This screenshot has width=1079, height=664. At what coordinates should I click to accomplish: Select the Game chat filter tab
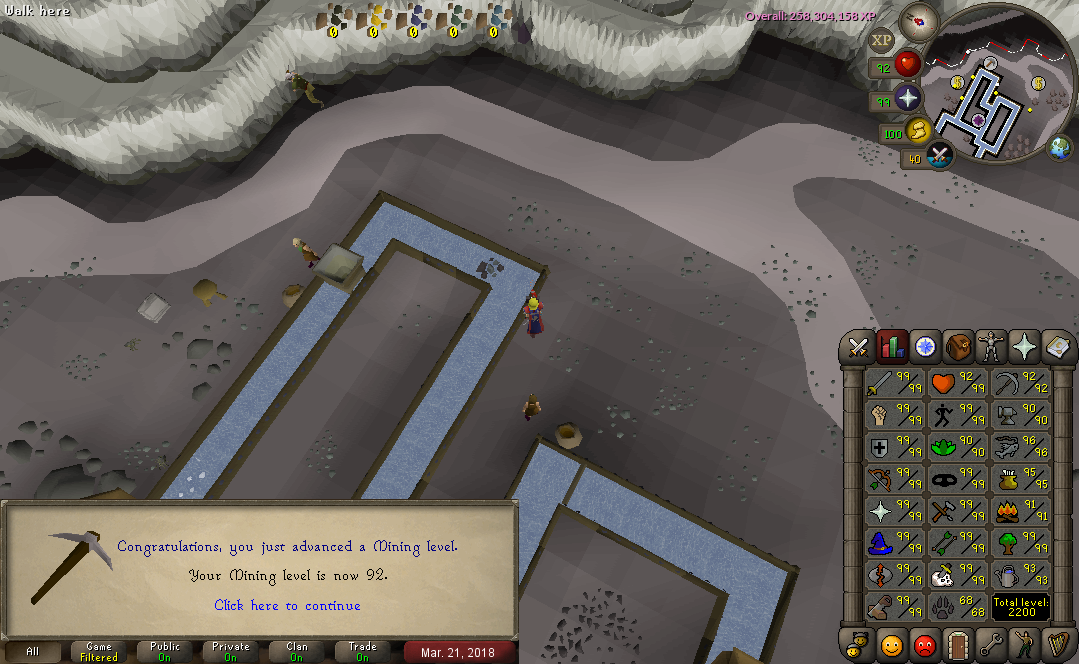pos(98,652)
